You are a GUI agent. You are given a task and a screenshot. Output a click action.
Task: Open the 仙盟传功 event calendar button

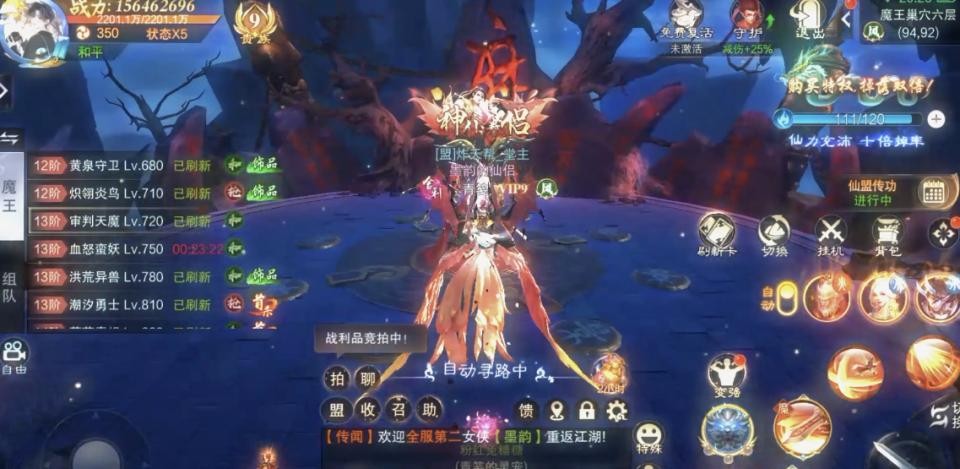[933, 191]
